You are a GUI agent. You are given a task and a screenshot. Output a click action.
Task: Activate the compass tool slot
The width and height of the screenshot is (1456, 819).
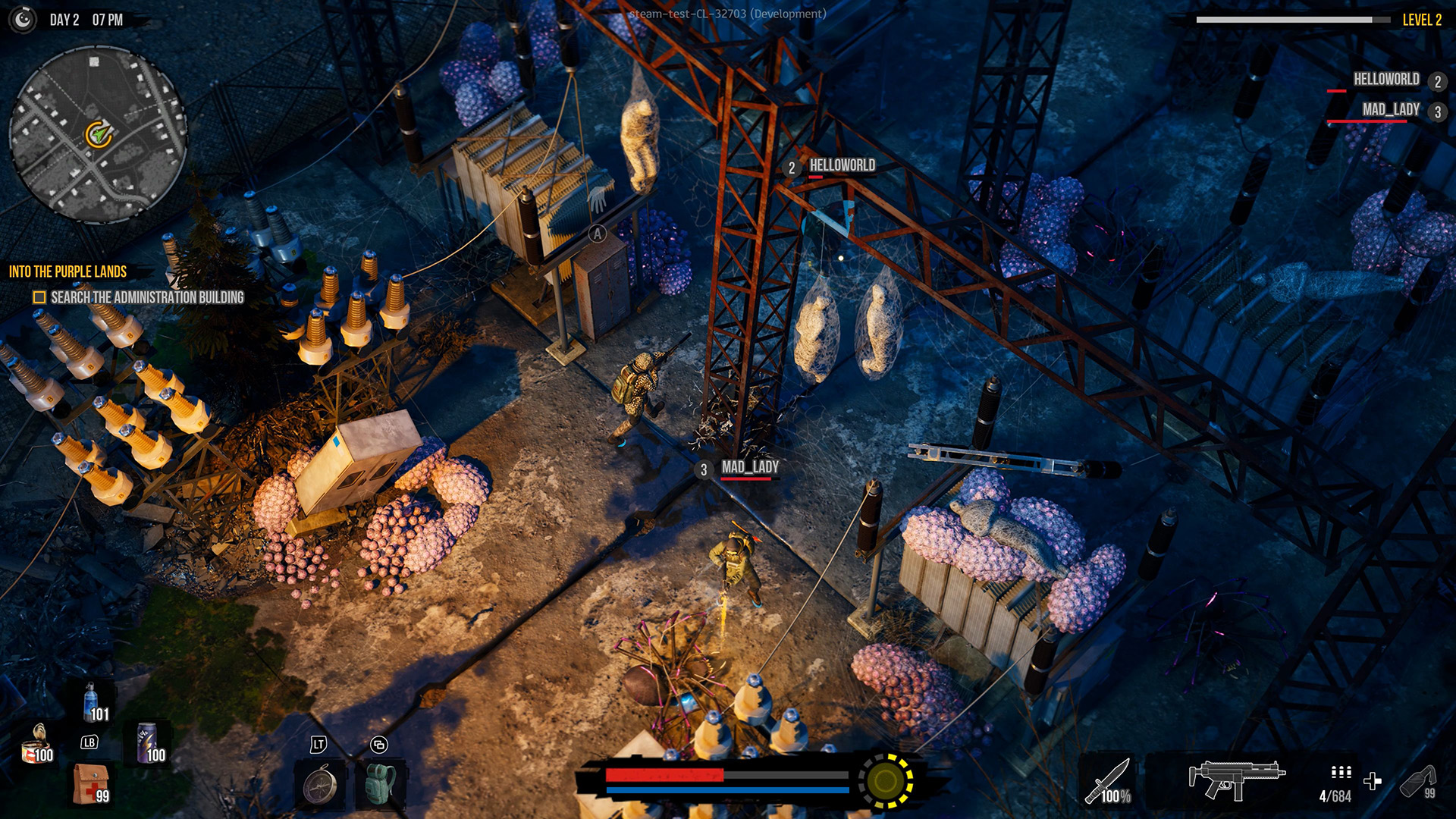point(320,785)
